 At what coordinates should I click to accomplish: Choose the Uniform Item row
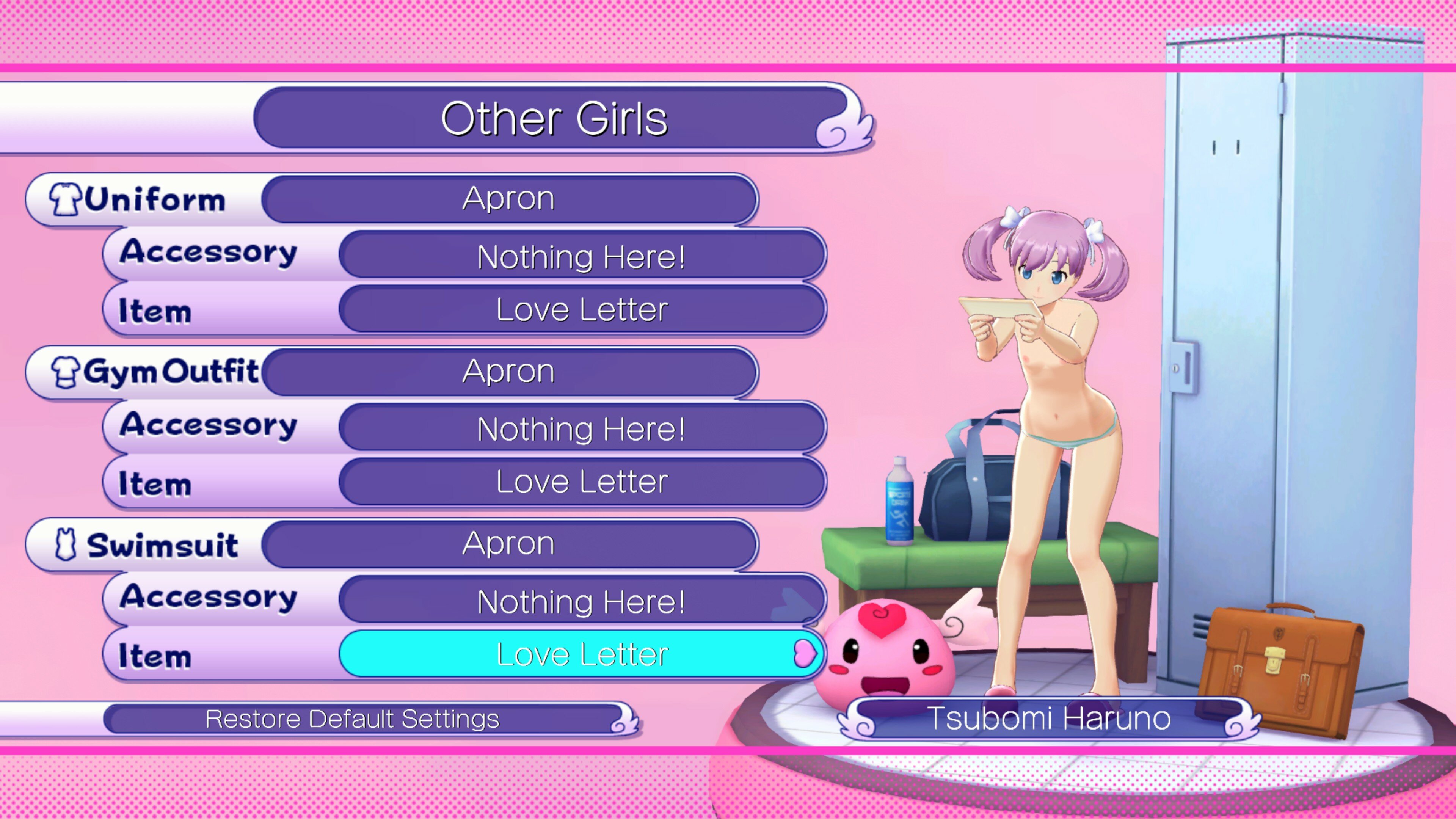[582, 310]
